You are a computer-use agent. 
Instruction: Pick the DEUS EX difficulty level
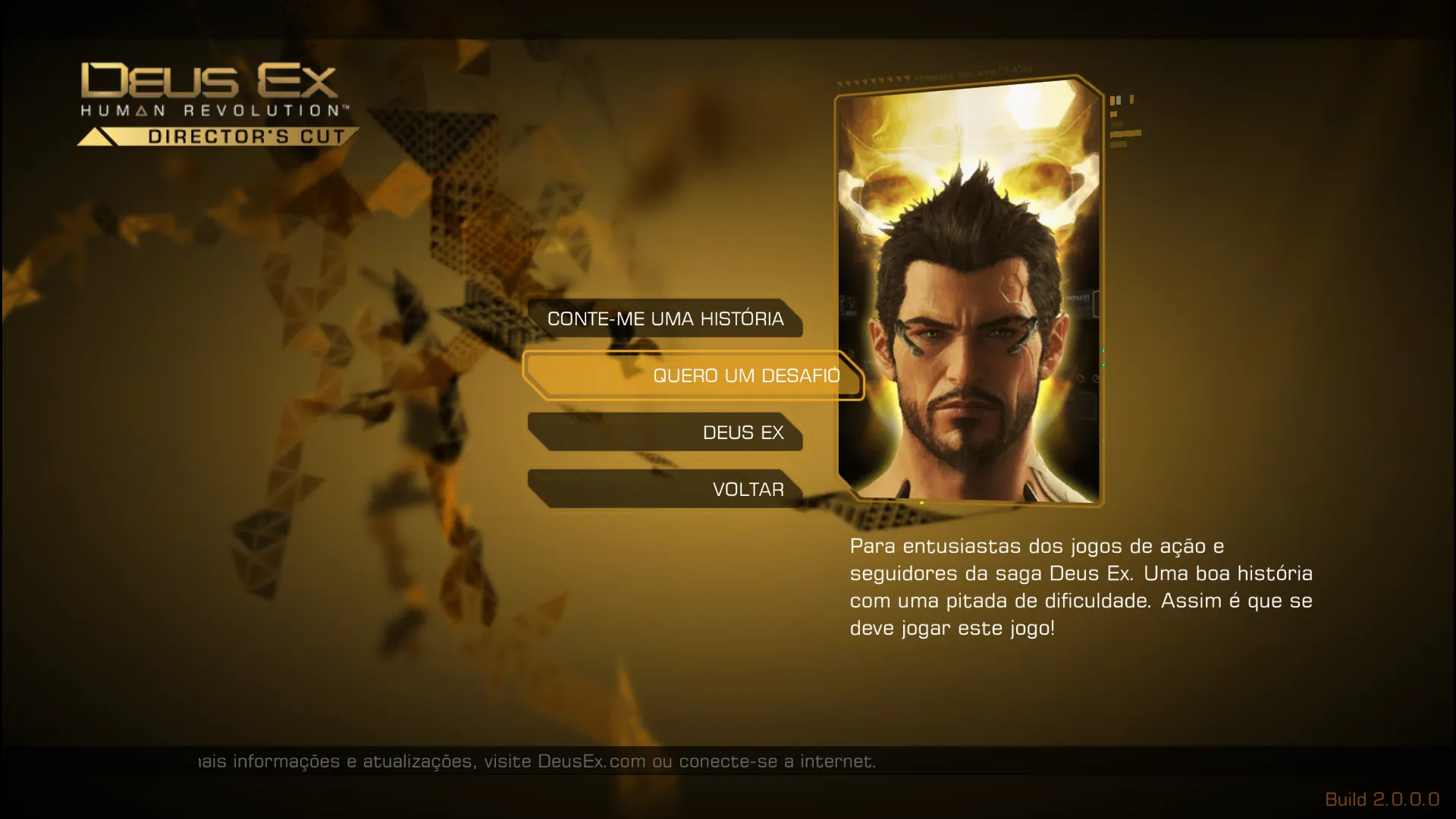tap(665, 432)
